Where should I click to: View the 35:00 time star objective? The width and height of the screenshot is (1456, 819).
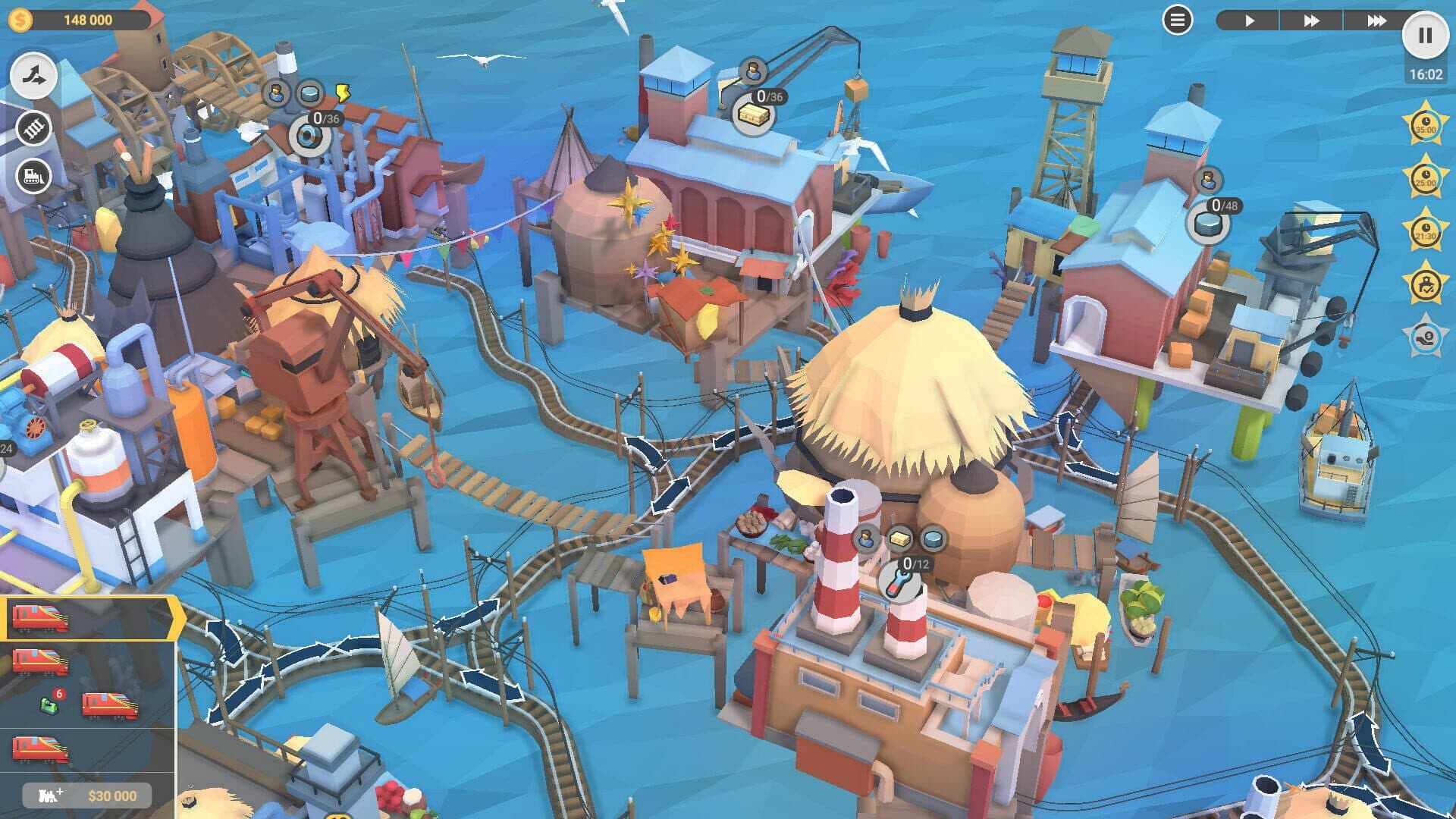(x=1425, y=125)
